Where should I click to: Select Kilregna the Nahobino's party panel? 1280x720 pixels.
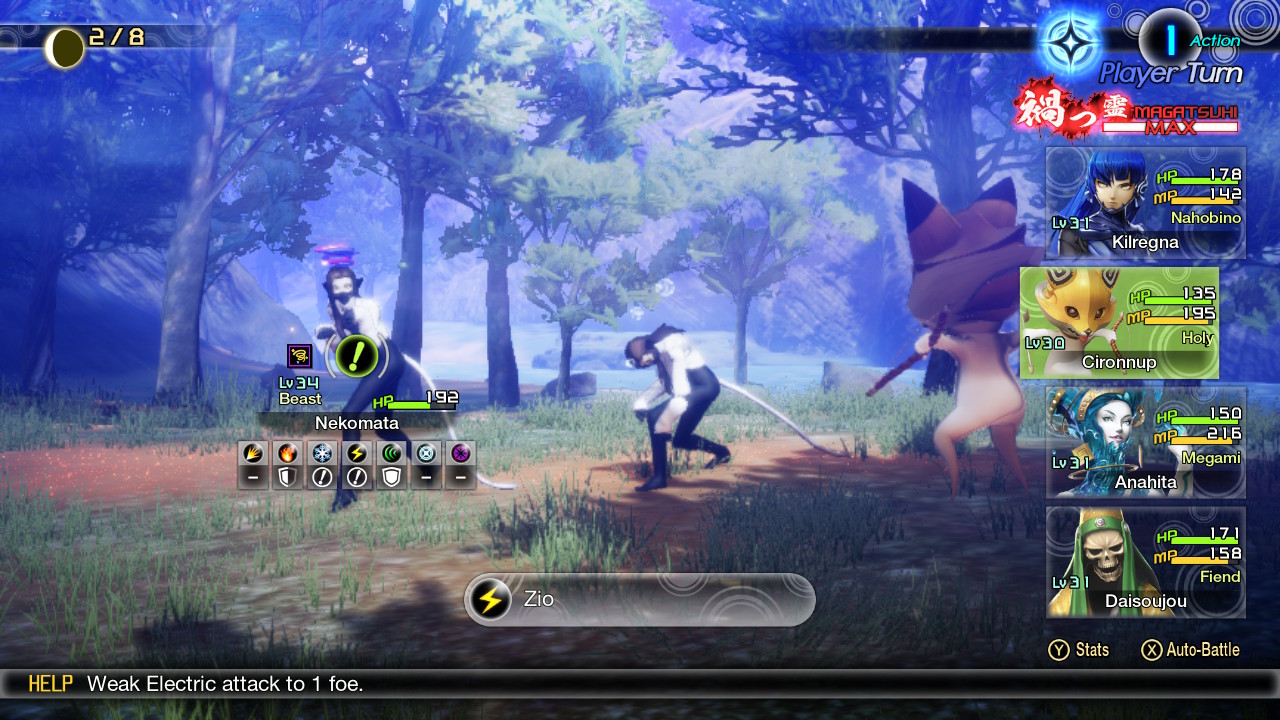click(x=1146, y=204)
